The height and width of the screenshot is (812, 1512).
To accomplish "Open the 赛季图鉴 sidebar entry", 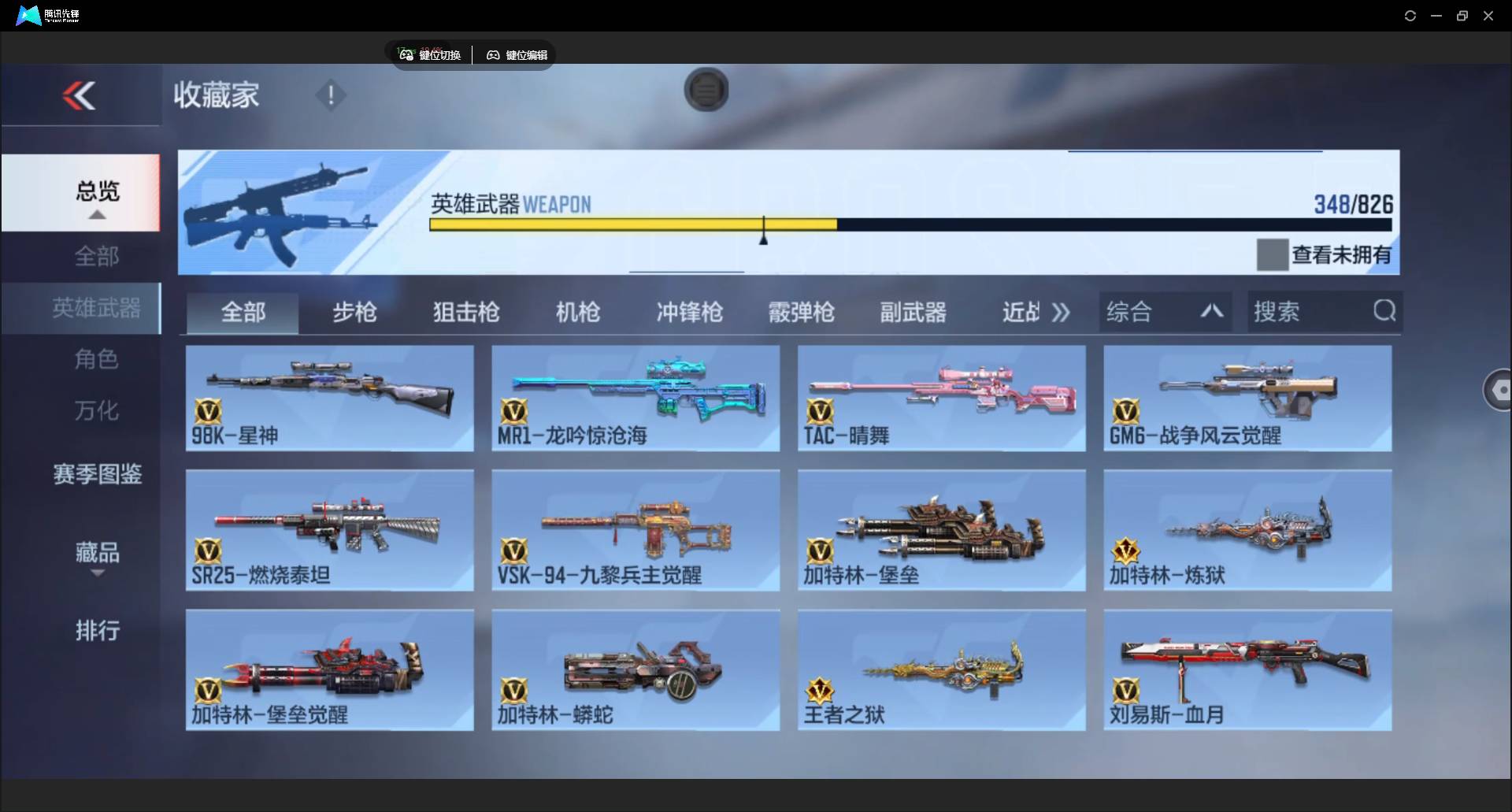I will coord(96,474).
